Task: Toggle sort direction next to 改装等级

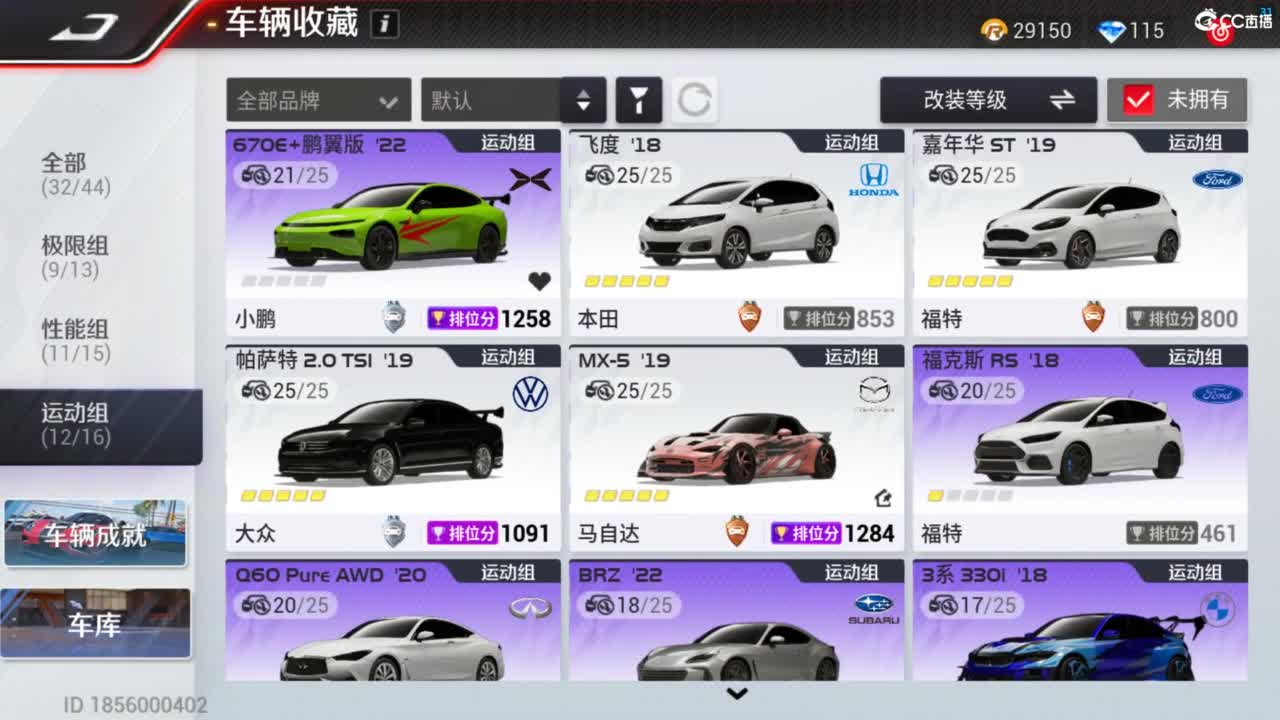Action: pyautogui.click(x=1064, y=100)
